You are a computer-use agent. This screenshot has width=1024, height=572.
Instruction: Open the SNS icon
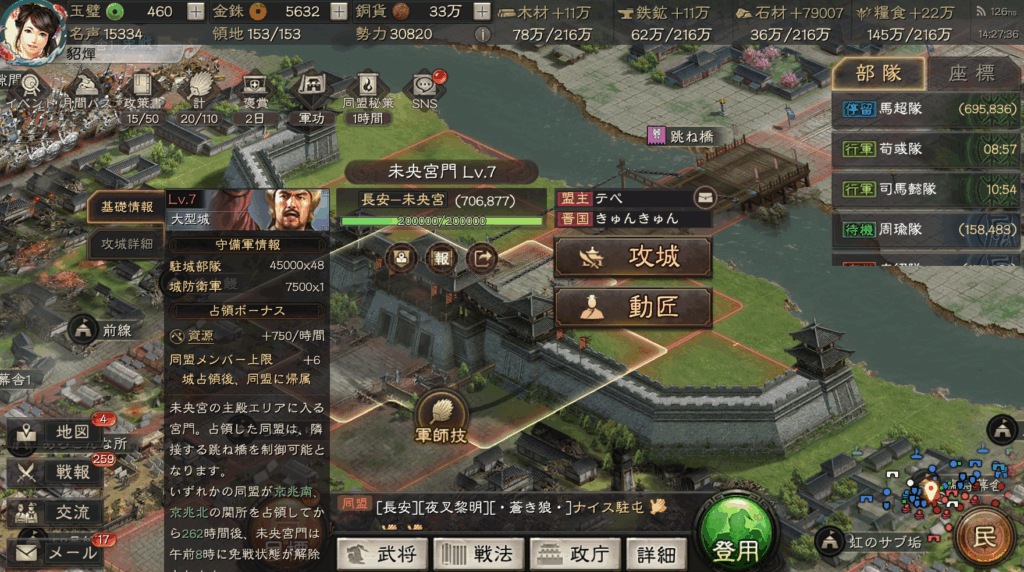tap(424, 90)
